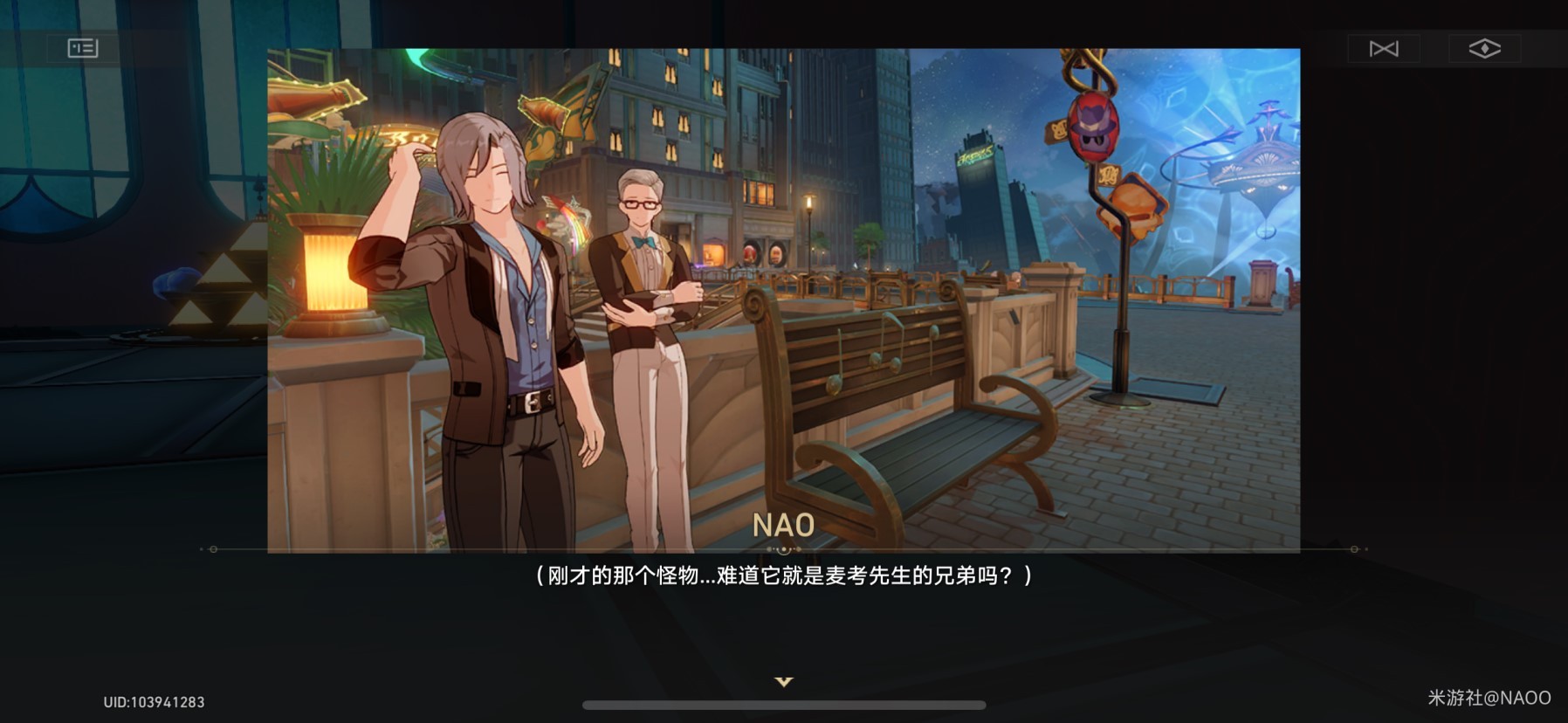
Task: Click the progress bar at the bottom
Action: pos(784,702)
